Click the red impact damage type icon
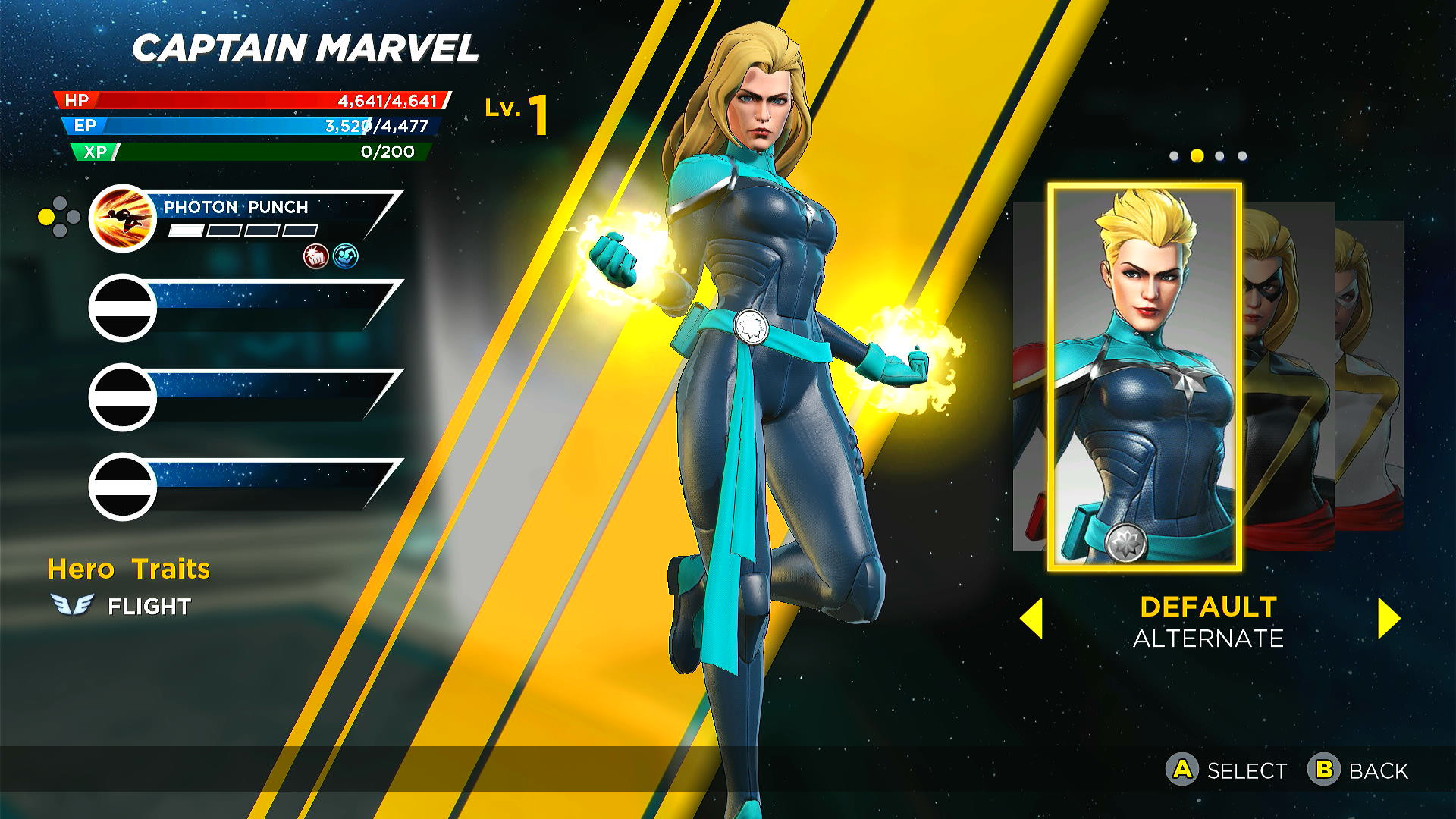This screenshot has width=1456, height=819. [313, 256]
